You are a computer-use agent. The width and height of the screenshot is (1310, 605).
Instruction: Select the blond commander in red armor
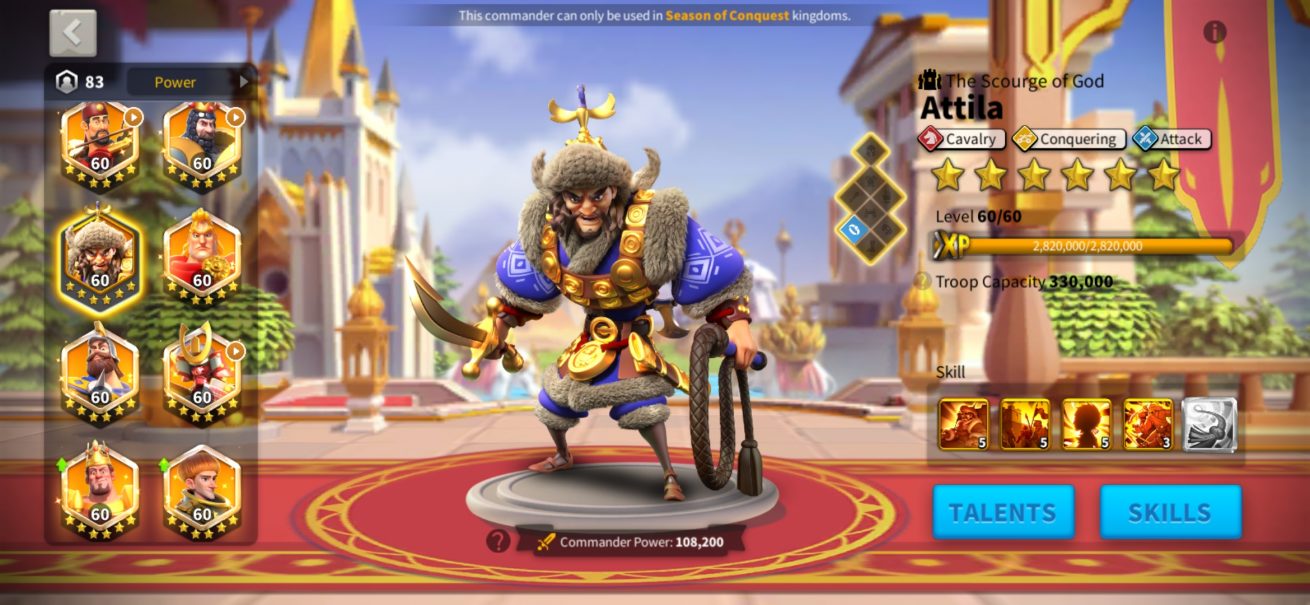point(202,256)
